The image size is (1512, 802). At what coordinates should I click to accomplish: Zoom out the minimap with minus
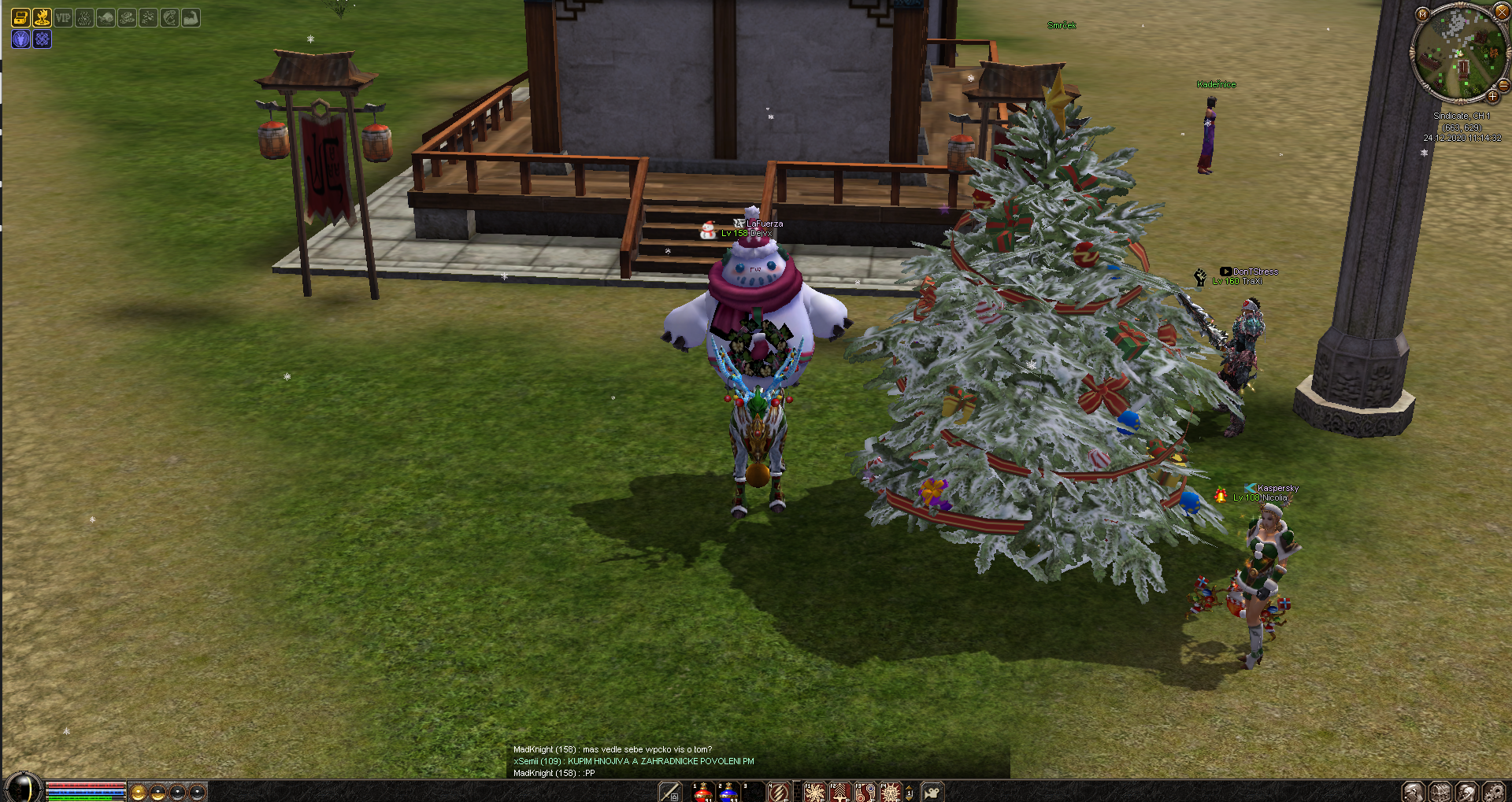[x=1503, y=85]
